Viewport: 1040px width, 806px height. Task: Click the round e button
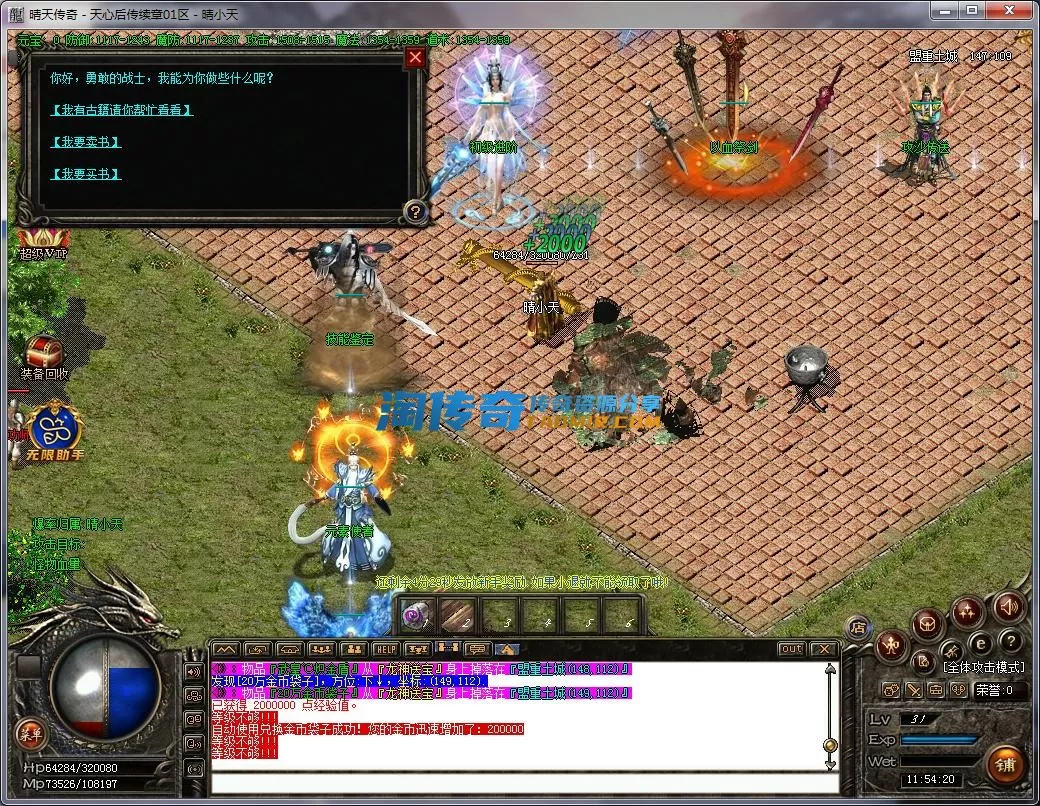tap(981, 642)
